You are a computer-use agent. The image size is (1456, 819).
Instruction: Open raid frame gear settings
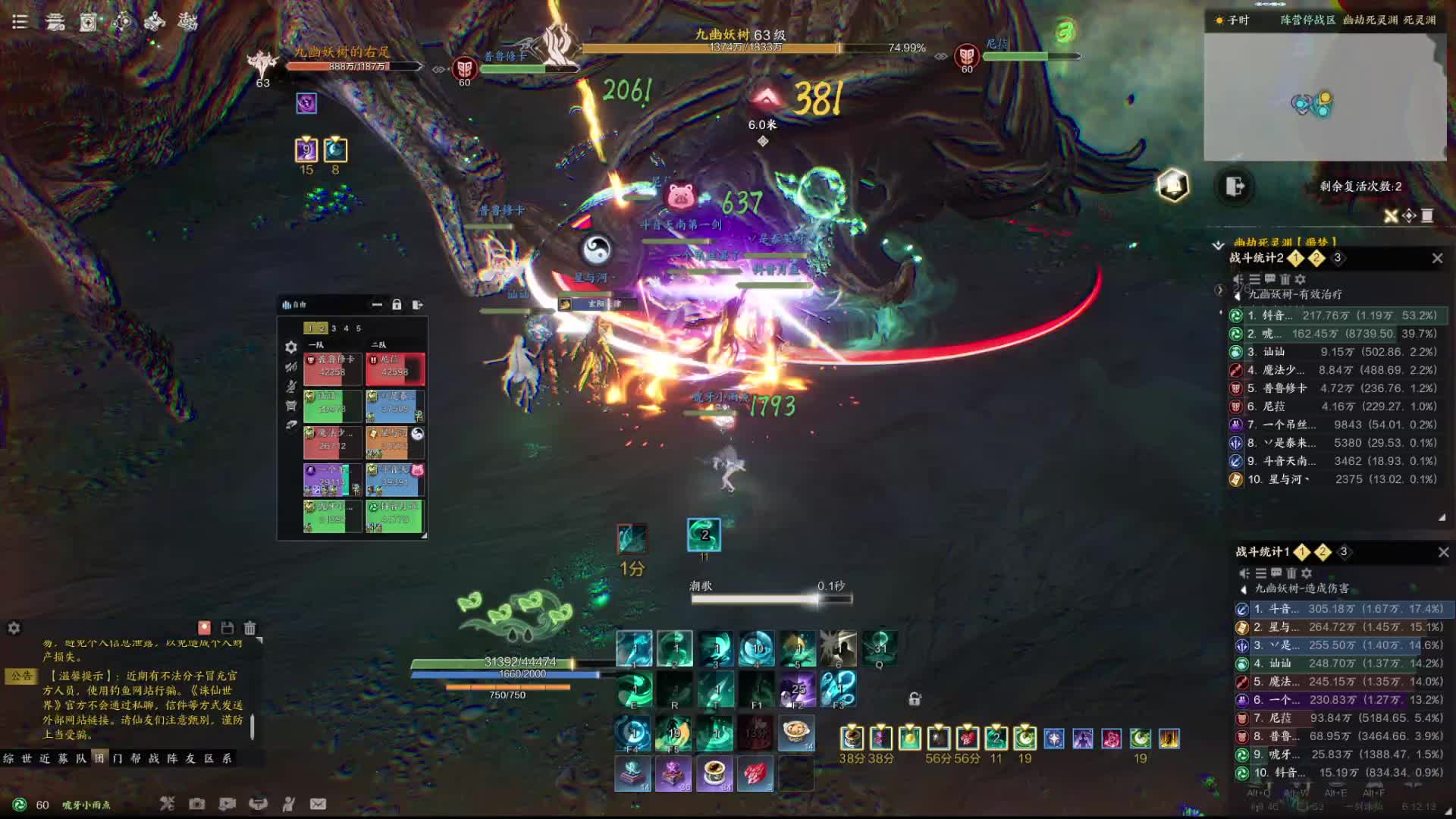click(291, 347)
